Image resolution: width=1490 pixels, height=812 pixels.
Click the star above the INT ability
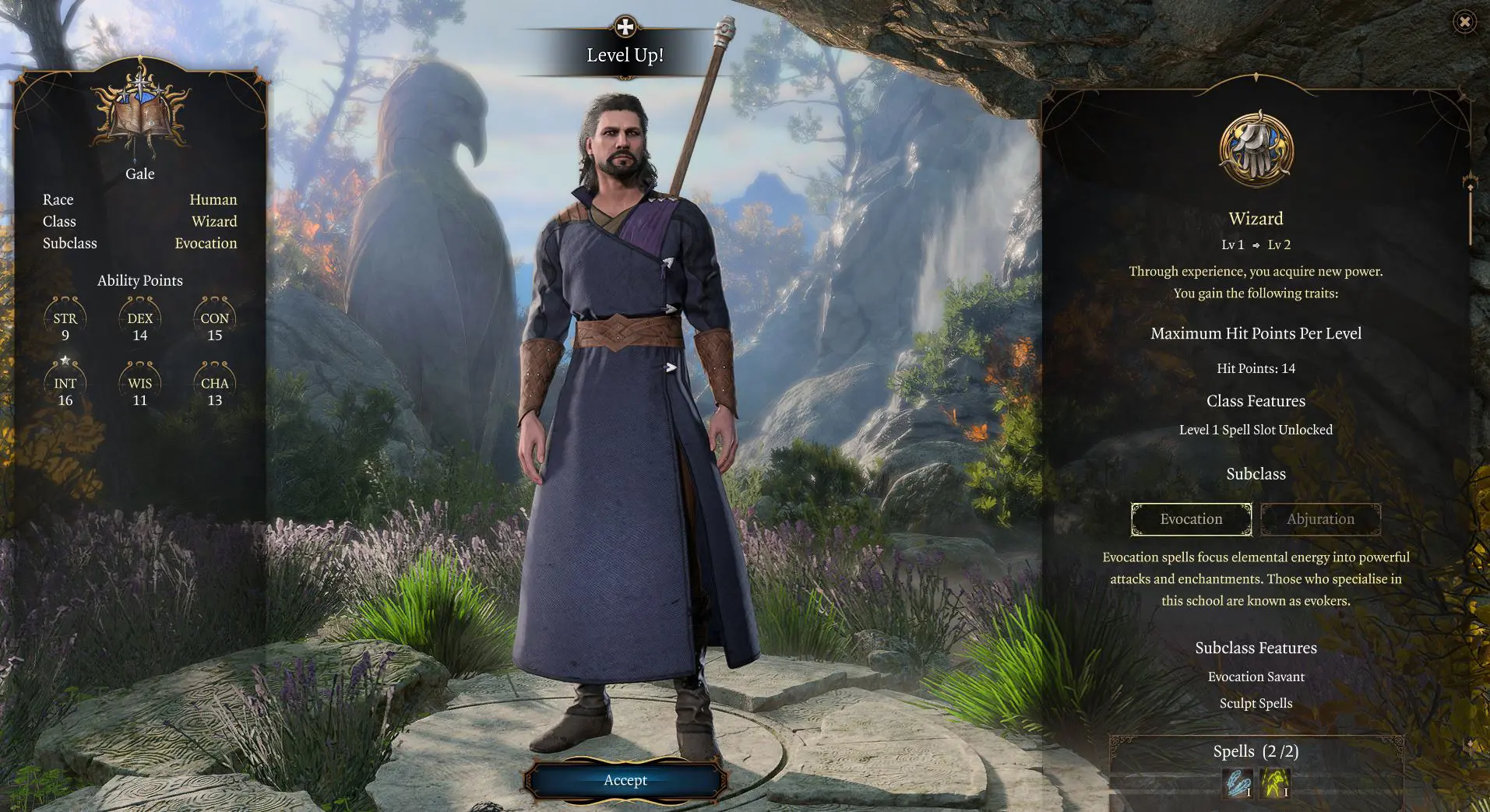pos(65,359)
